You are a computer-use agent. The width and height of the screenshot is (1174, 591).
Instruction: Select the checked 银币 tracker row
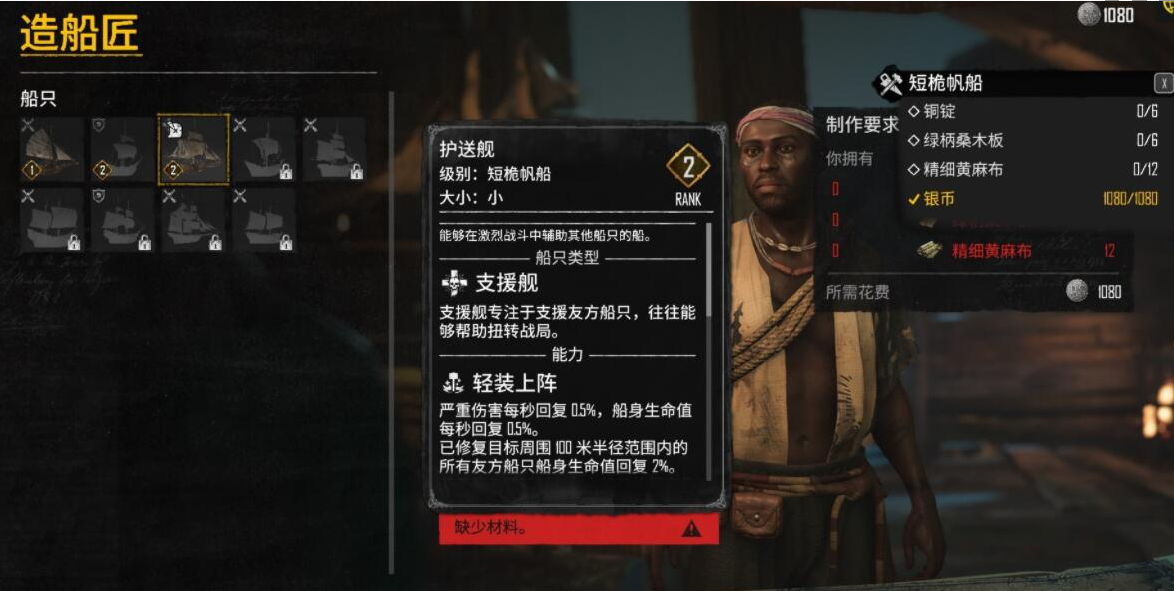pos(1032,198)
